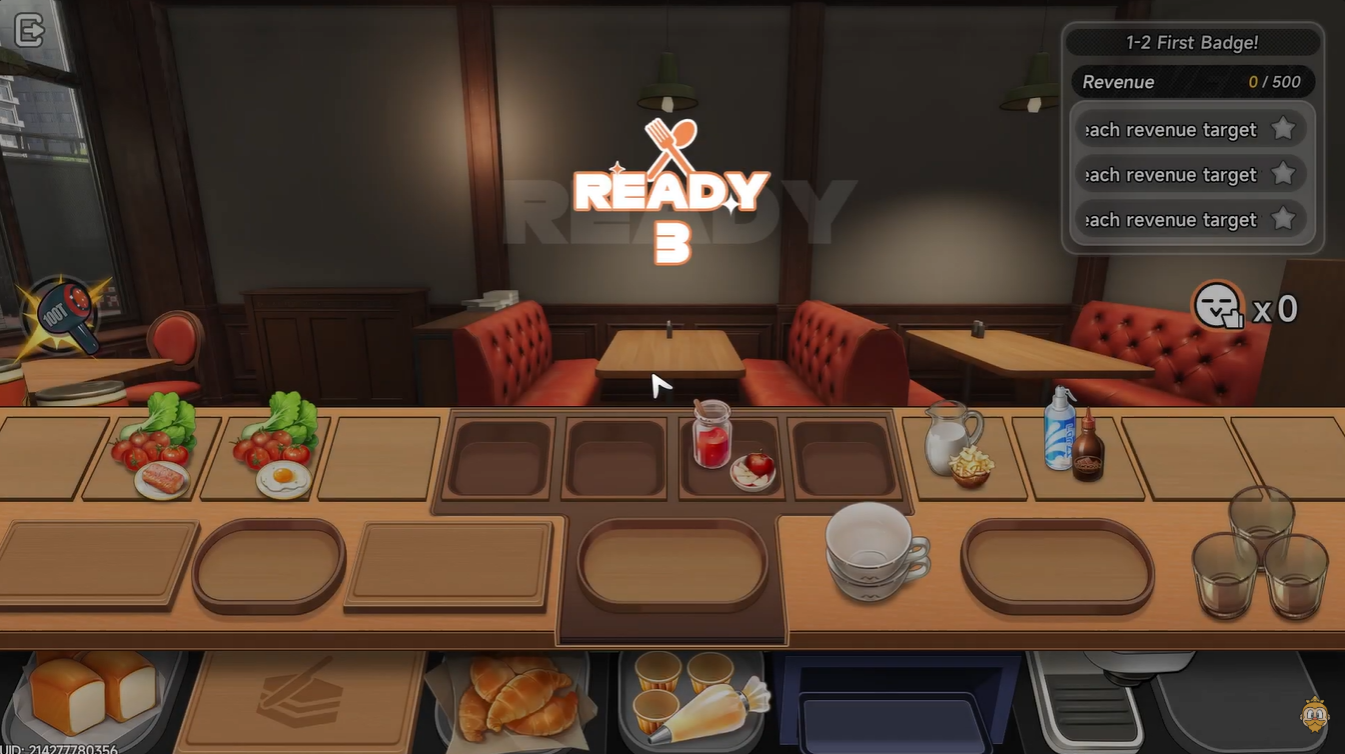The image size is (1345, 754).
Task: Select the 100T hammer booster icon
Action: coord(65,315)
